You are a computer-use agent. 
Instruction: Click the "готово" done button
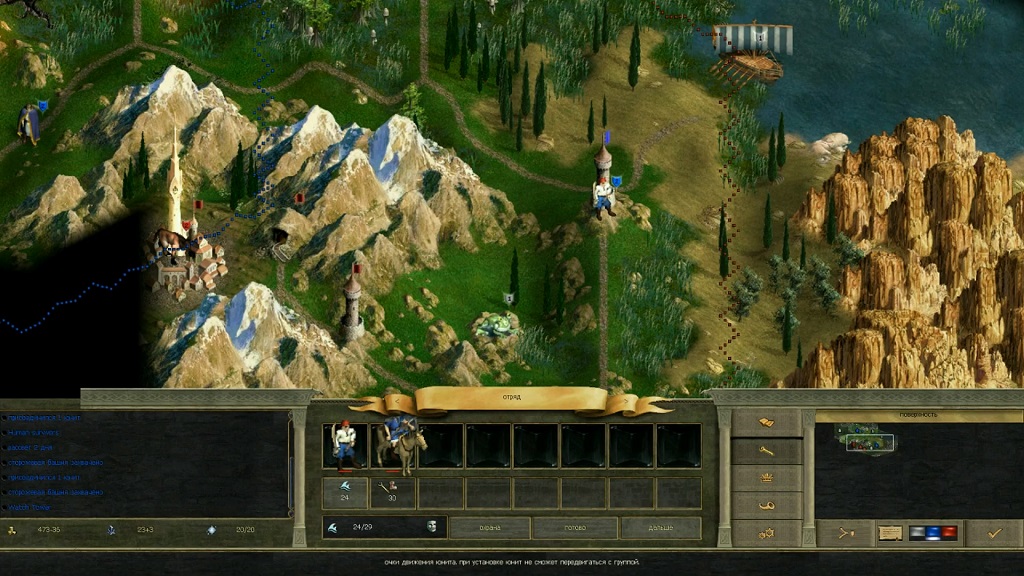(x=574, y=527)
